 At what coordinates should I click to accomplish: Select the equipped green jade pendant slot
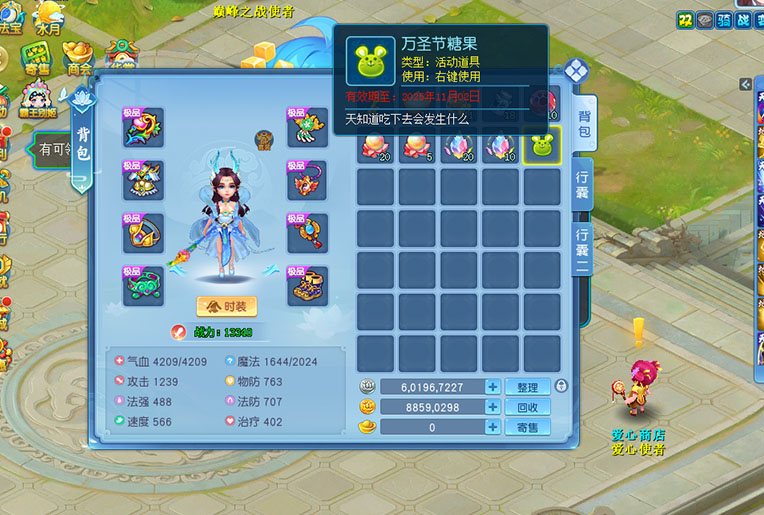[143, 286]
